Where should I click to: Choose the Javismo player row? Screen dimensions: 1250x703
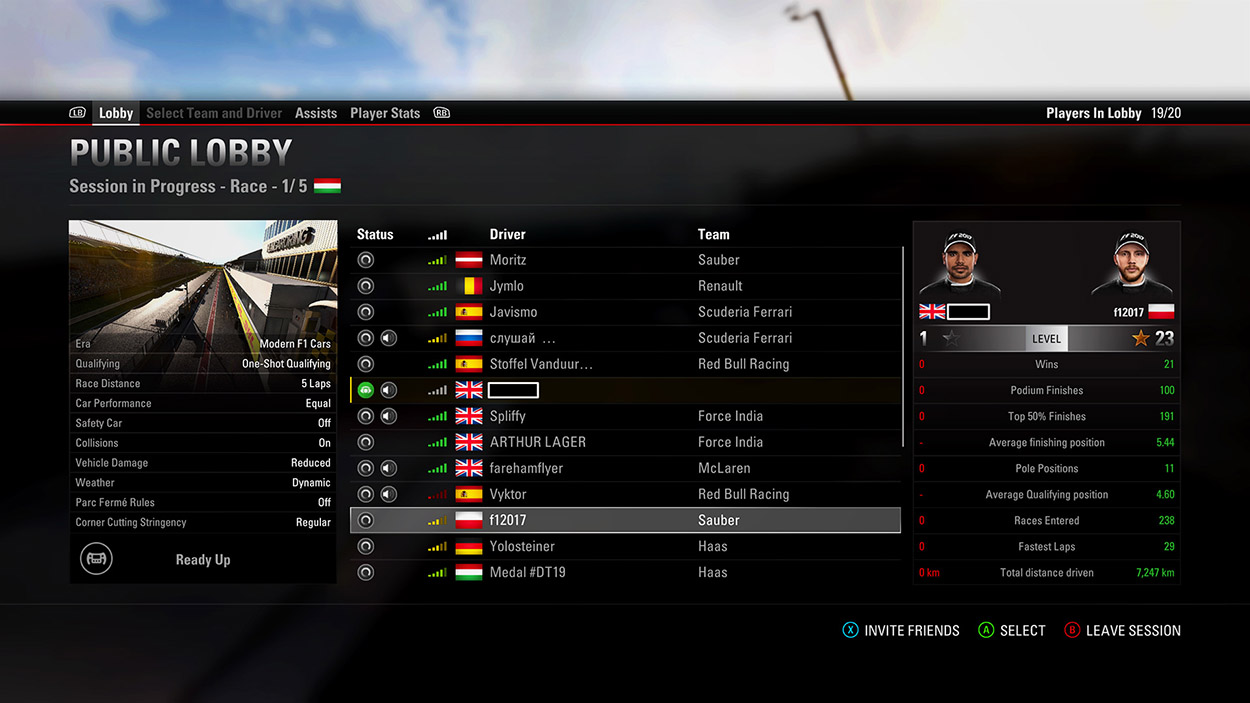(x=625, y=312)
